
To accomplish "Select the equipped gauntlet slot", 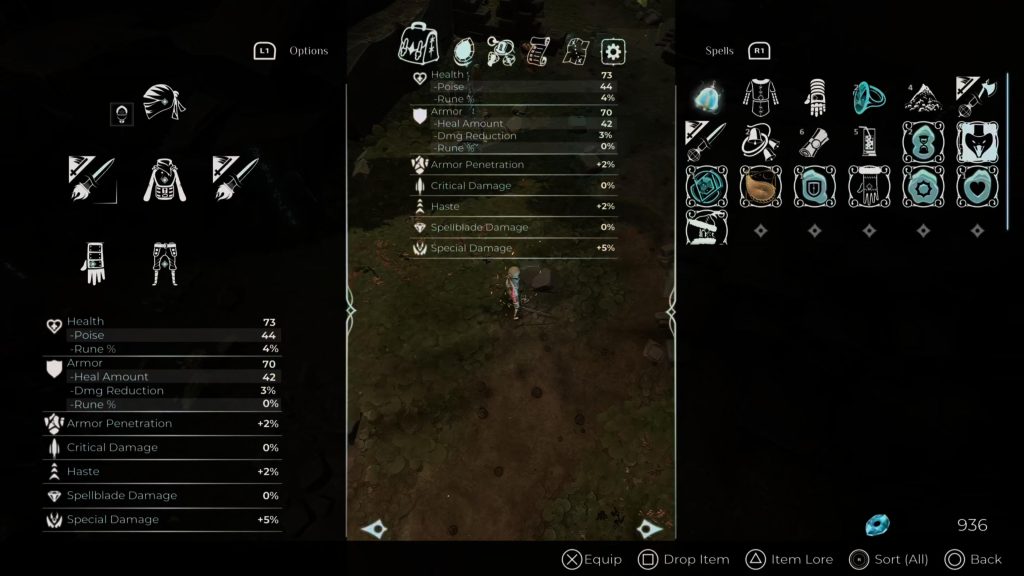I will pos(93,262).
